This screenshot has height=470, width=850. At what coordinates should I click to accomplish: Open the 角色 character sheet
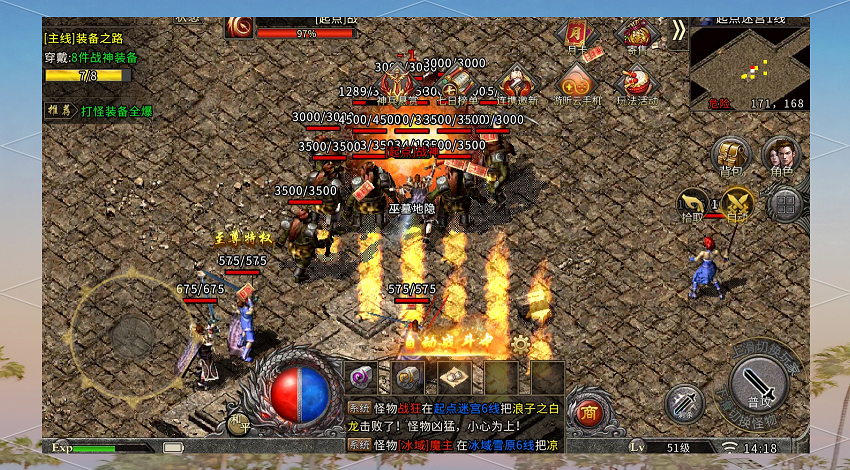click(781, 157)
